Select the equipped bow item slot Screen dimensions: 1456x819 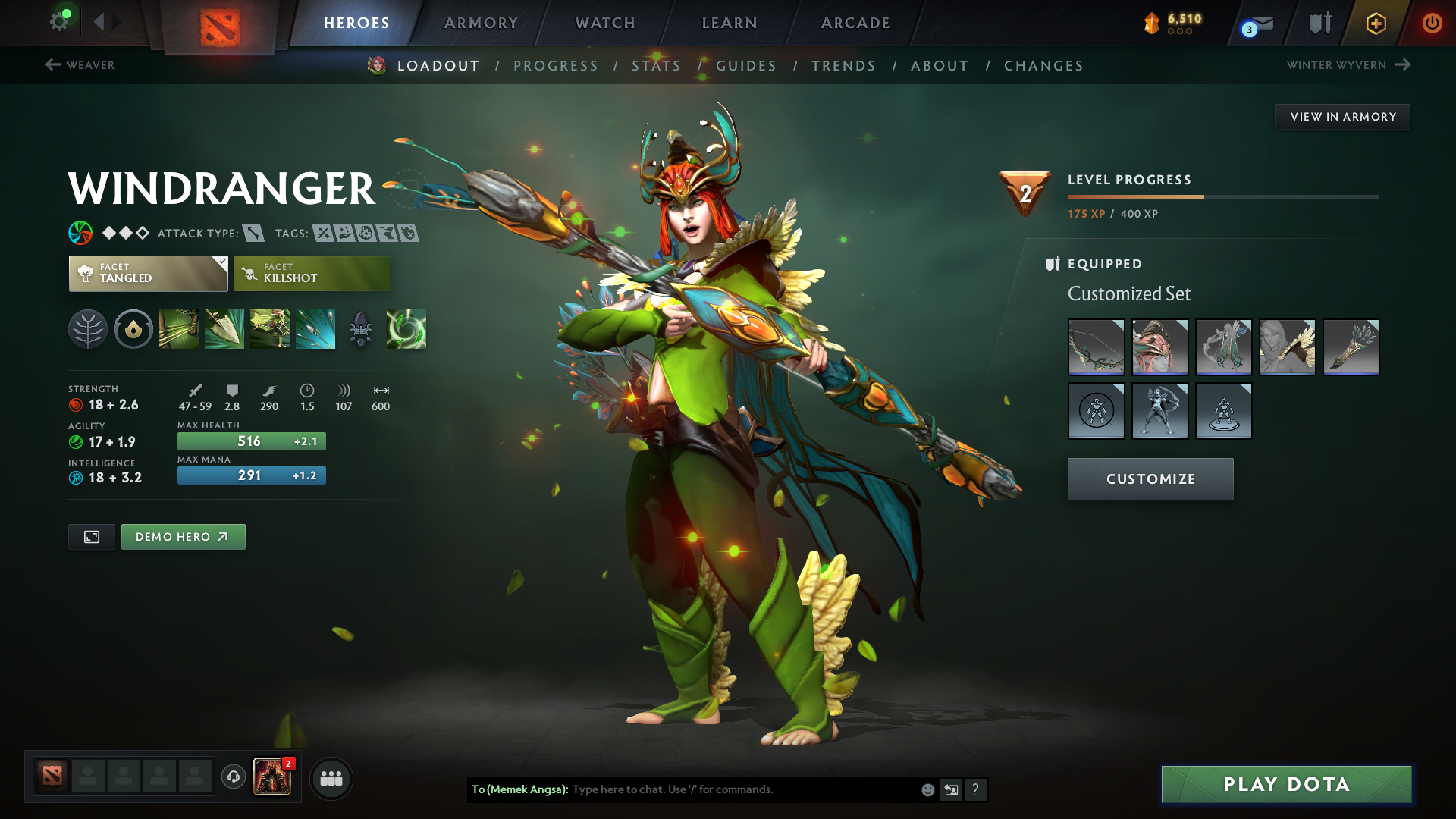[1096, 347]
